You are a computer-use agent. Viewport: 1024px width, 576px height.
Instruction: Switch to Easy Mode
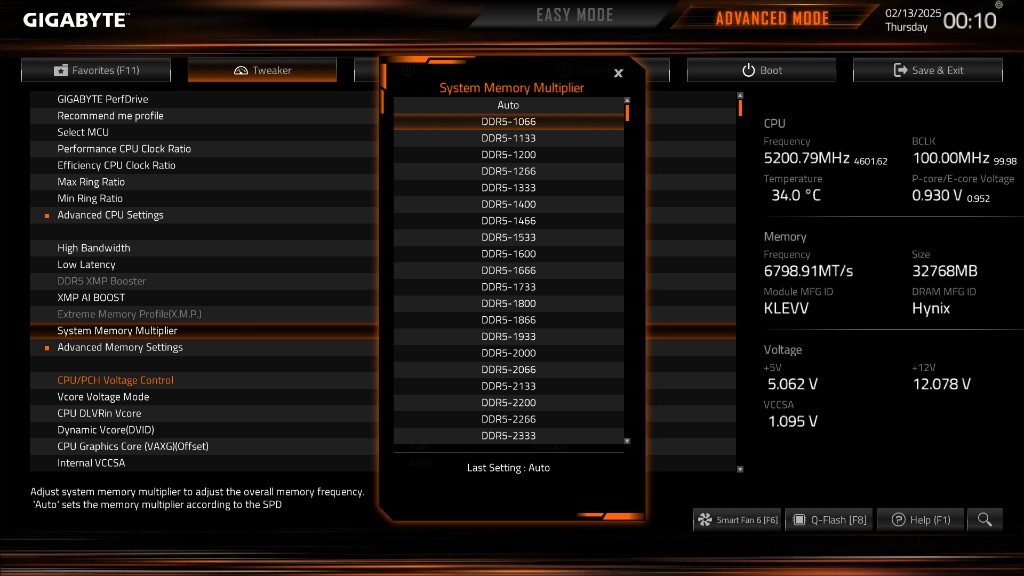click(575, 16)
